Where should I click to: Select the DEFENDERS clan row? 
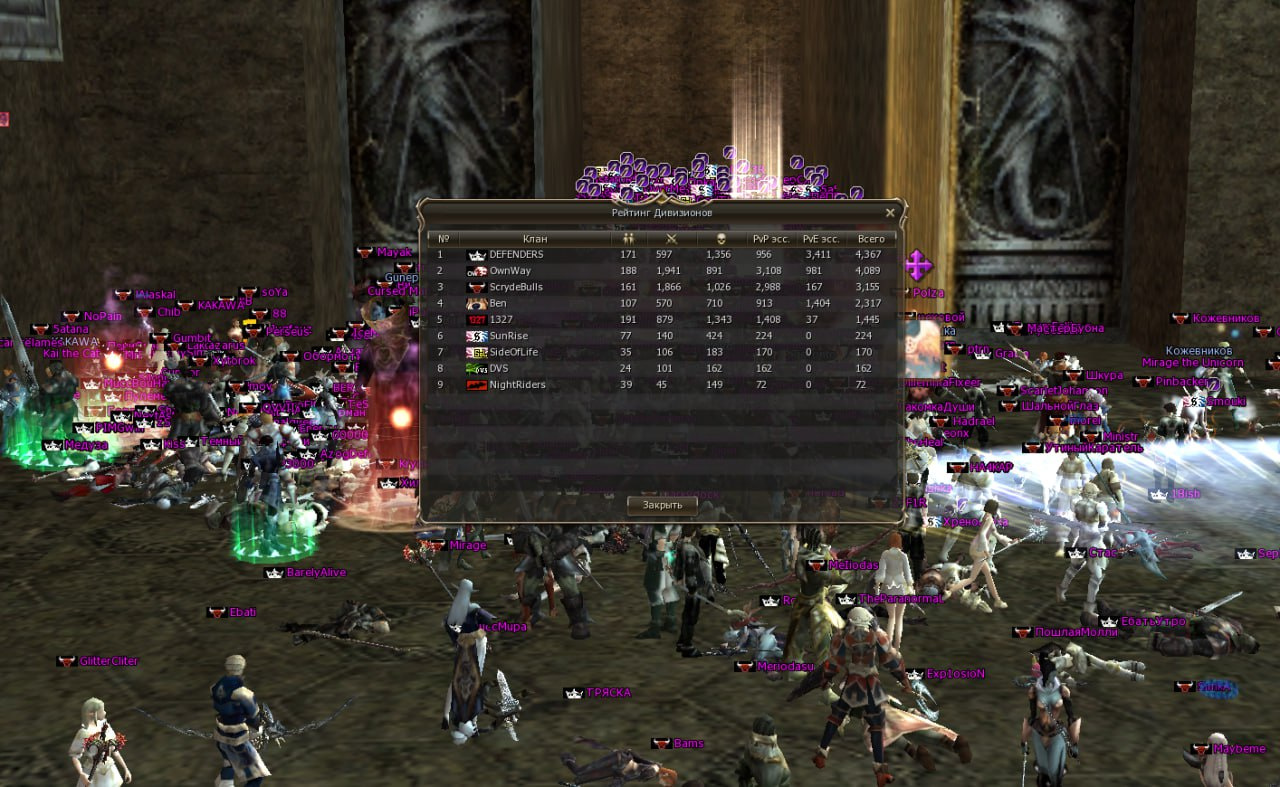[x=516, y=255]
